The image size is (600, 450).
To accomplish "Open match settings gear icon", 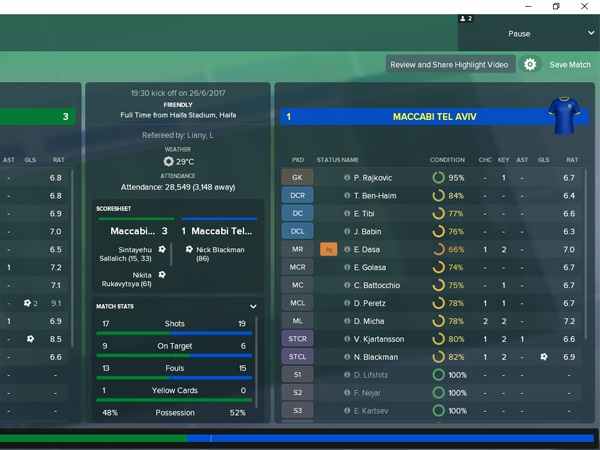I will pos(530,64).
